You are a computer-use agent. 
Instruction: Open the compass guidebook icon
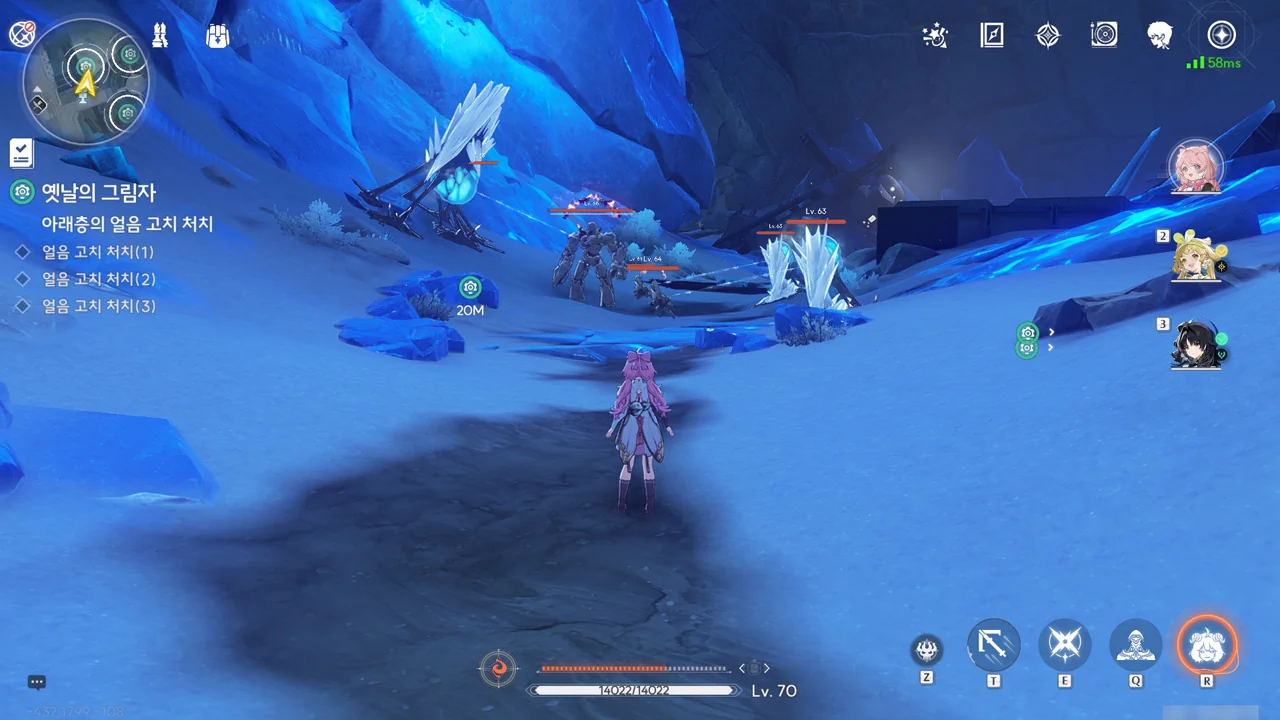click(x=991, y=36)
